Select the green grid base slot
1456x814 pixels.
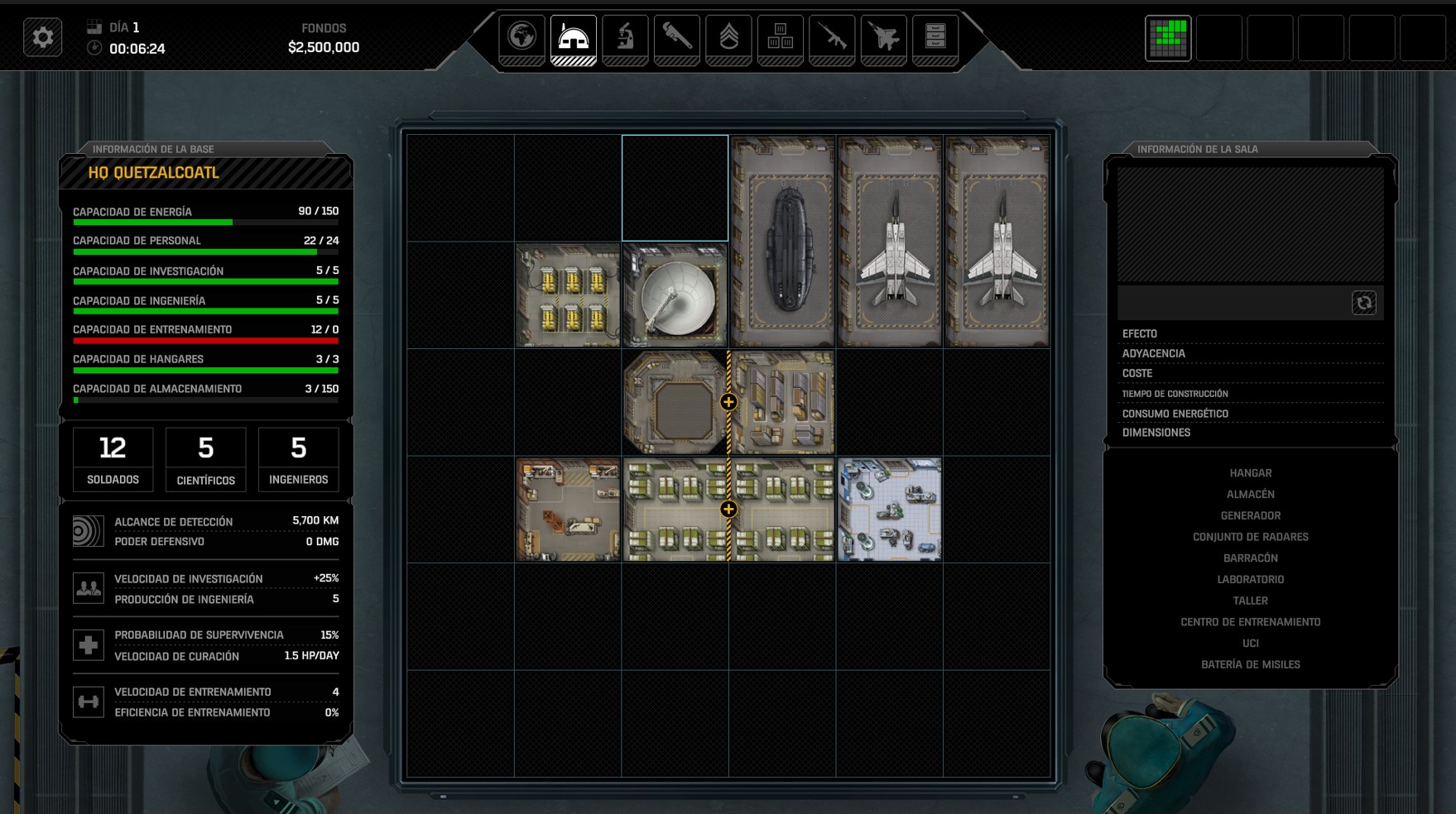(x=1168, y=38)
